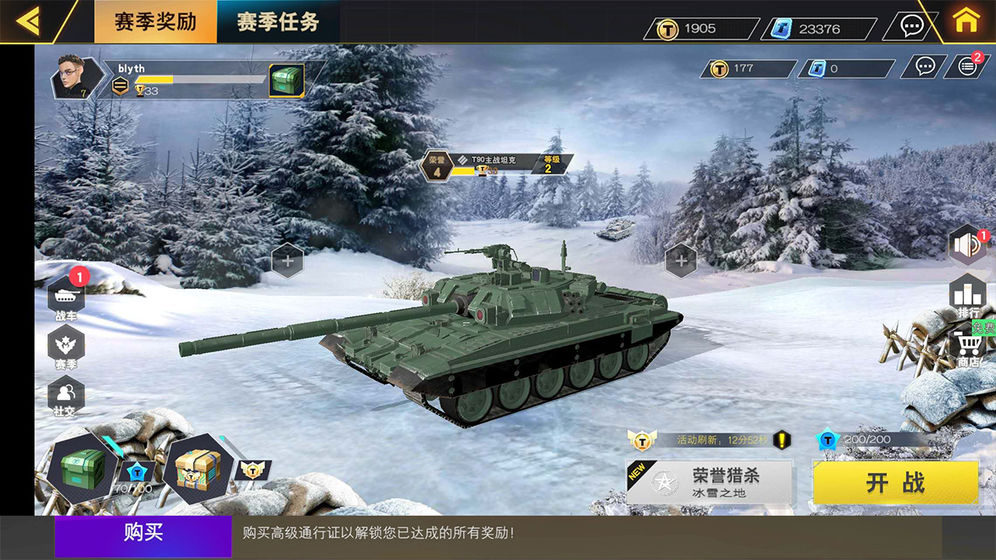Start battle with the 开战 button

click(x=895, y=483)
